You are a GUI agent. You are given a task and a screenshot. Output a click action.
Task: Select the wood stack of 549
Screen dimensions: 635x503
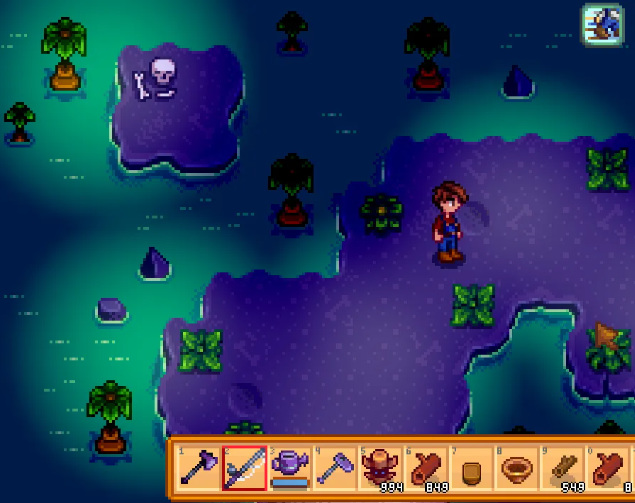point(566,468)
